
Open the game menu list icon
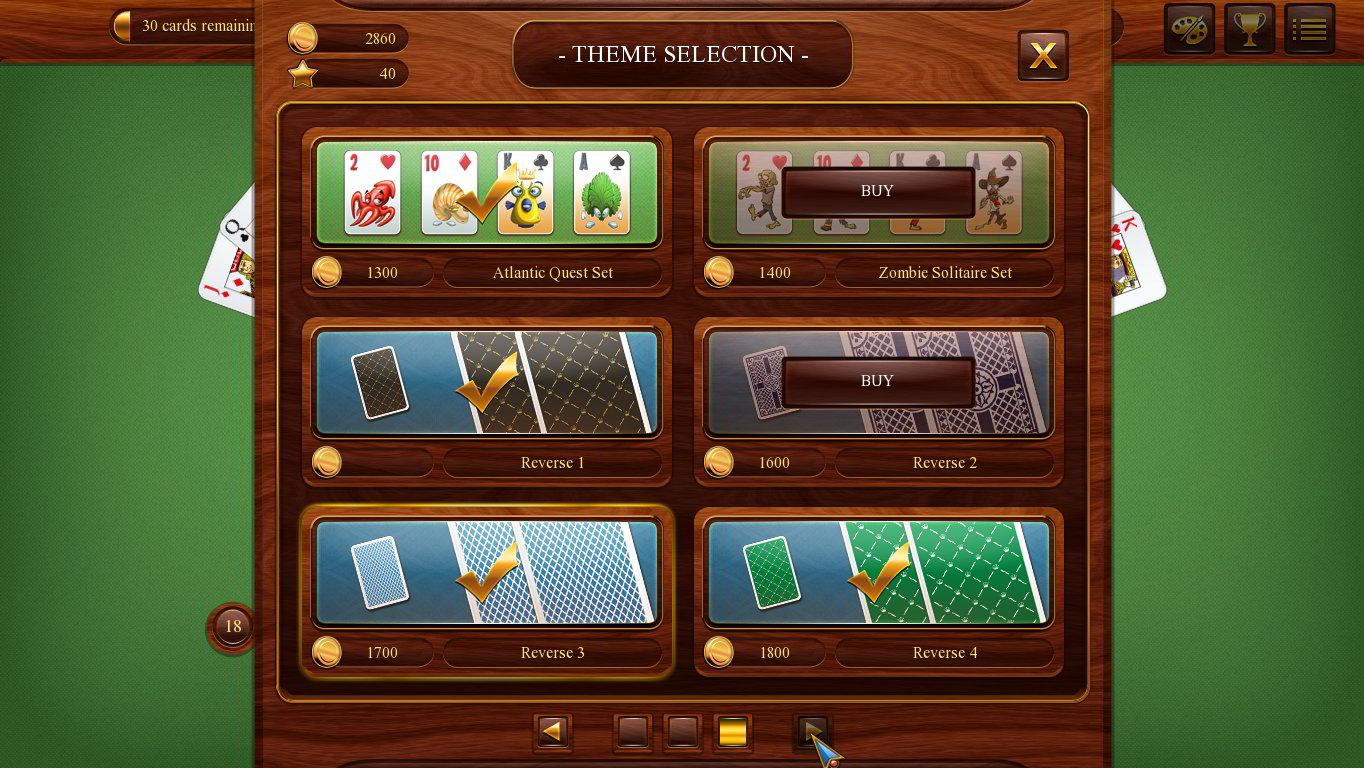tap(1309, 29)
